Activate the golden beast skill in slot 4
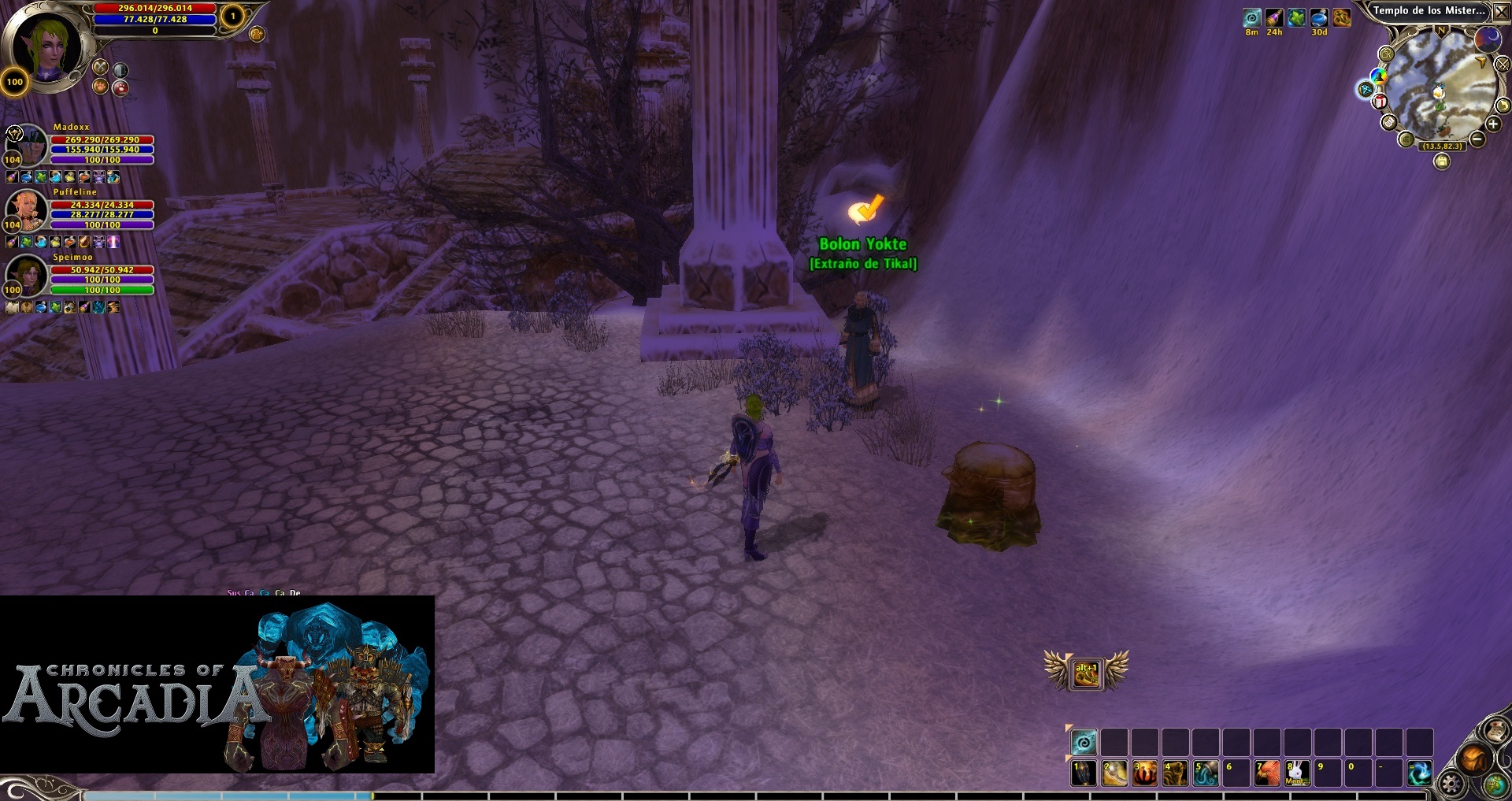This screenshot has height=801, width=1512. click(x=1175, y=773)
